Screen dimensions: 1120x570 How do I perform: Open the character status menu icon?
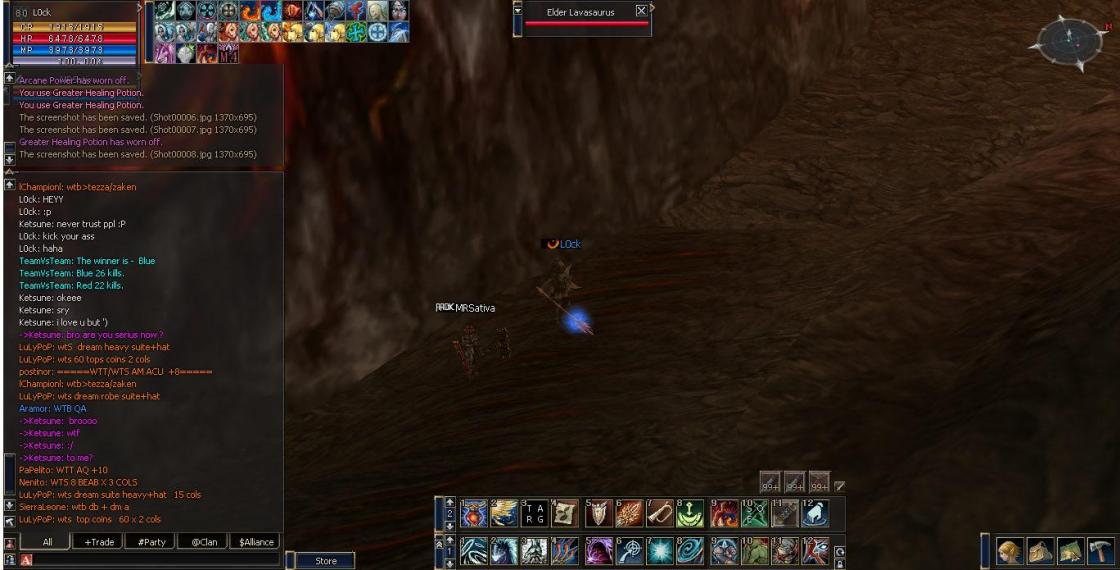1012,551
